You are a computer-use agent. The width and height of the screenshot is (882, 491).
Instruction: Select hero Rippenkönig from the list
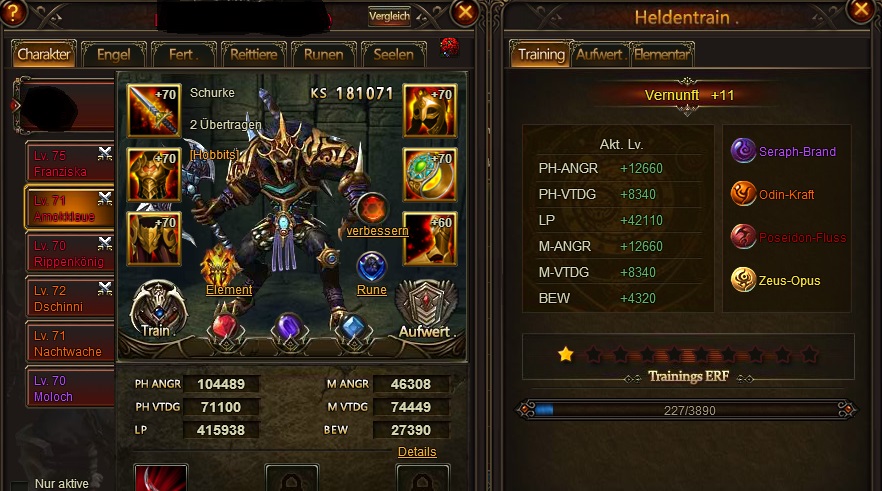coord(70,252)
